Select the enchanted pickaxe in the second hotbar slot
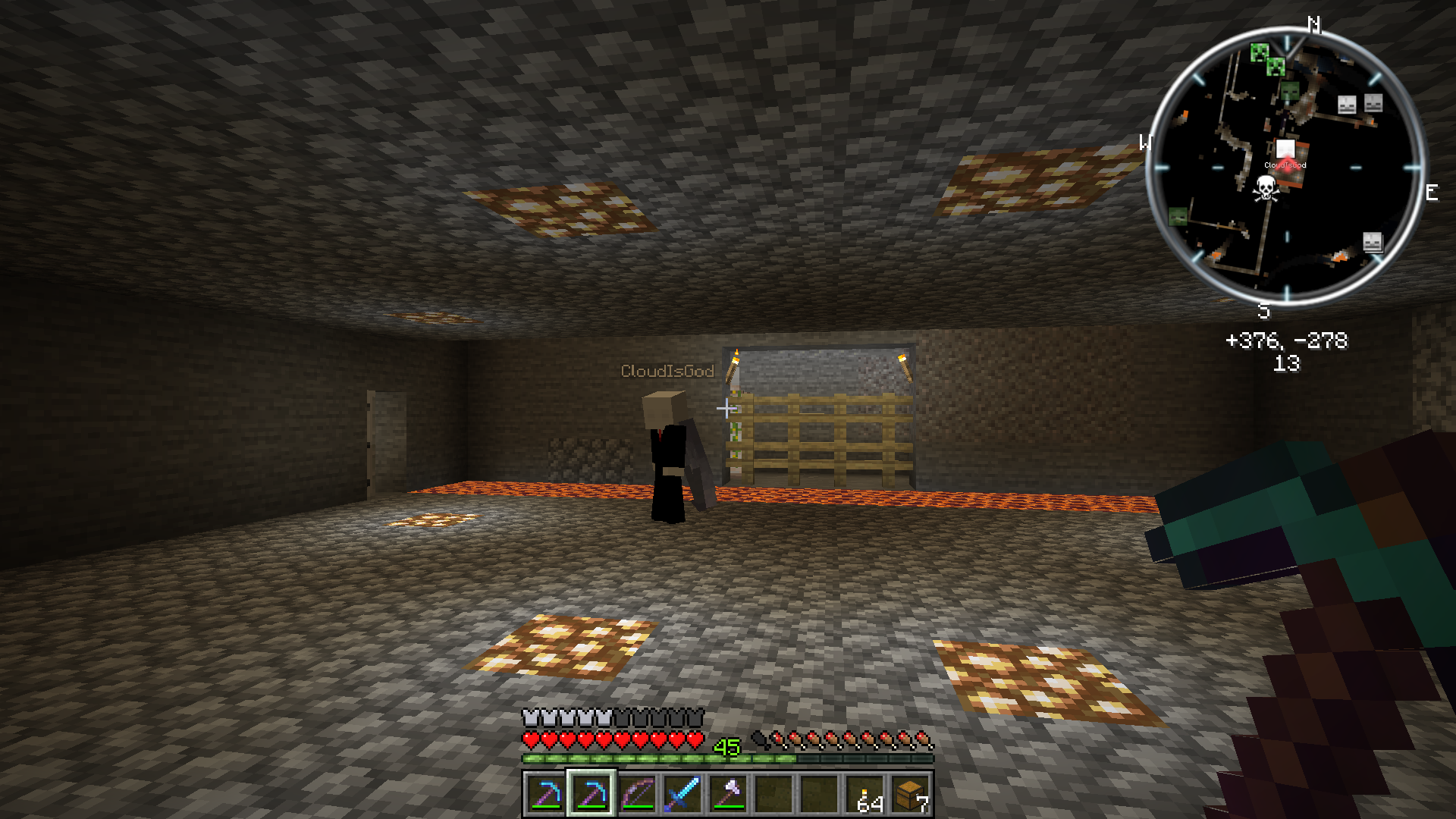 click(x=593, y=796)
